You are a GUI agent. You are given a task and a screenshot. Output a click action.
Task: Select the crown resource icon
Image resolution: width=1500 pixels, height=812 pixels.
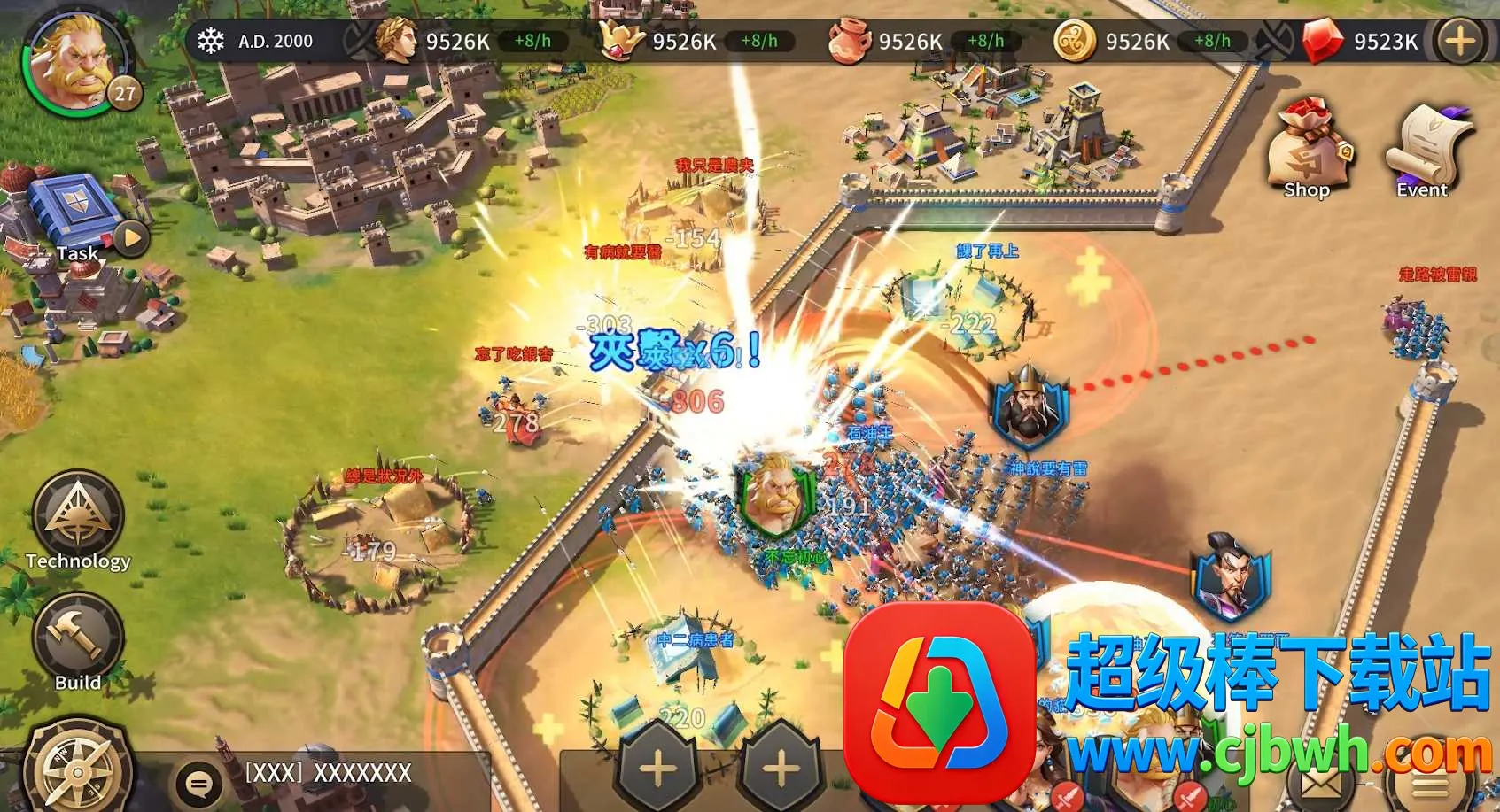click(622, 42)
